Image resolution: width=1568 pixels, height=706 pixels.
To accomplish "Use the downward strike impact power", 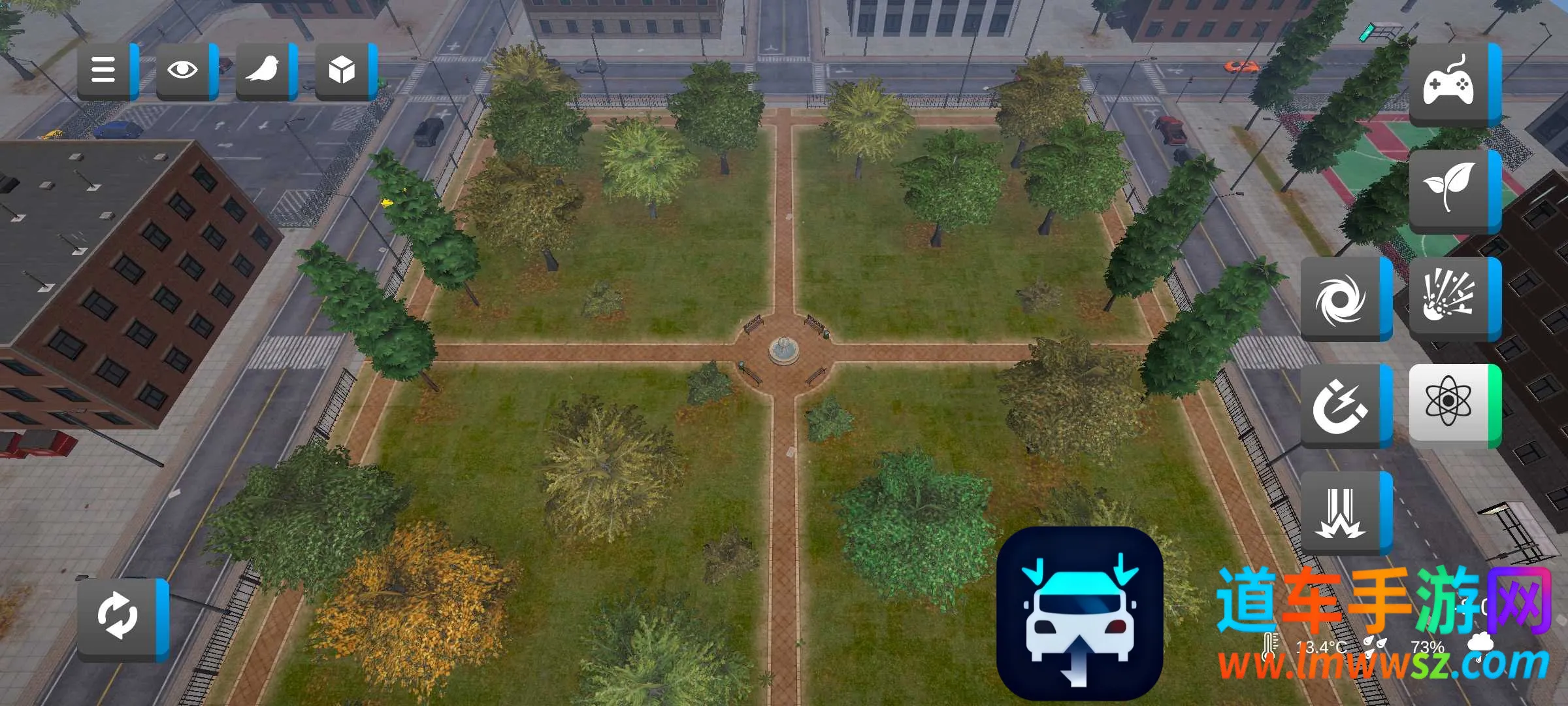I will pos(1342,513).
